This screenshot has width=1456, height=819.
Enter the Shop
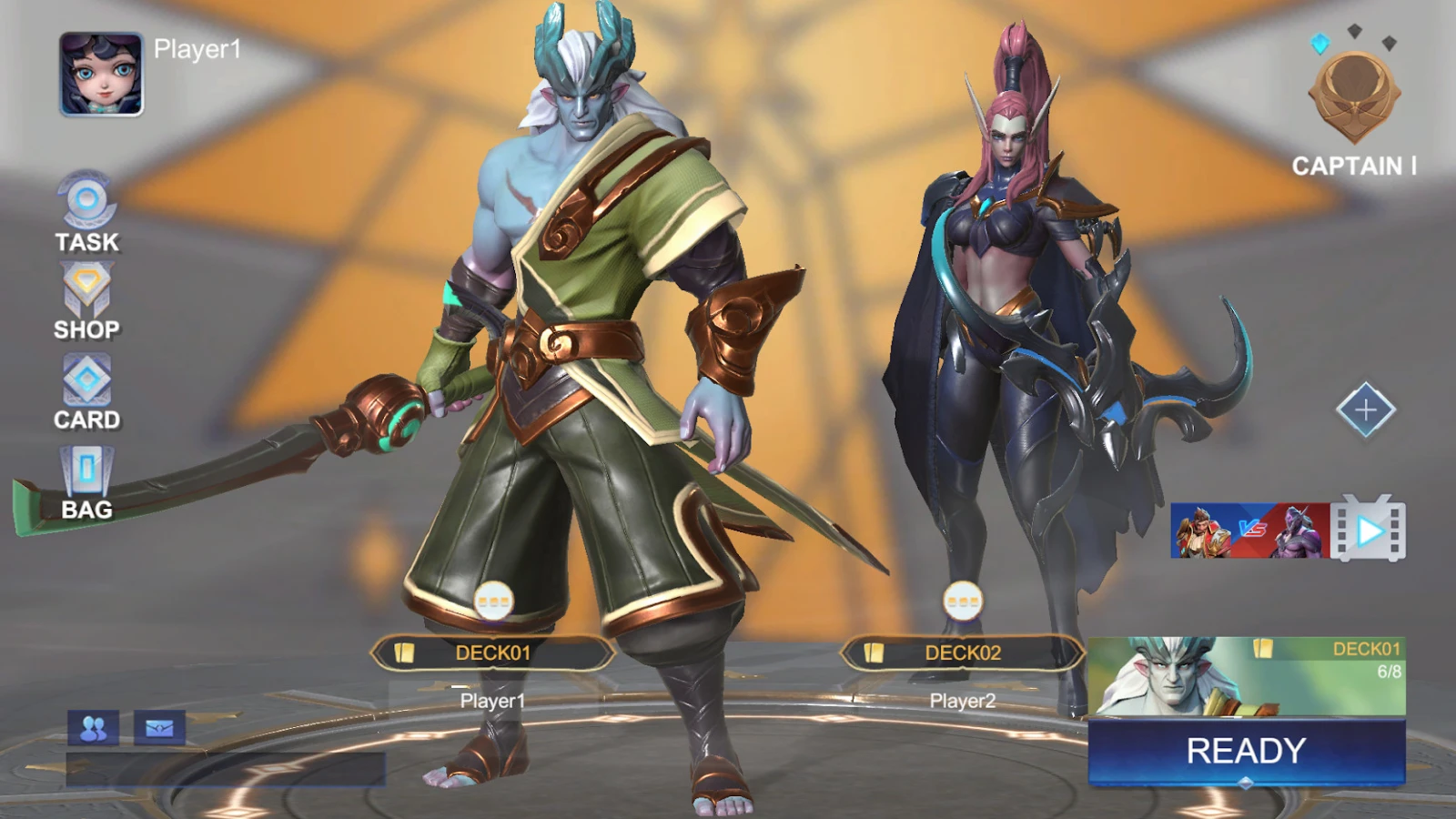coord(86,302)
